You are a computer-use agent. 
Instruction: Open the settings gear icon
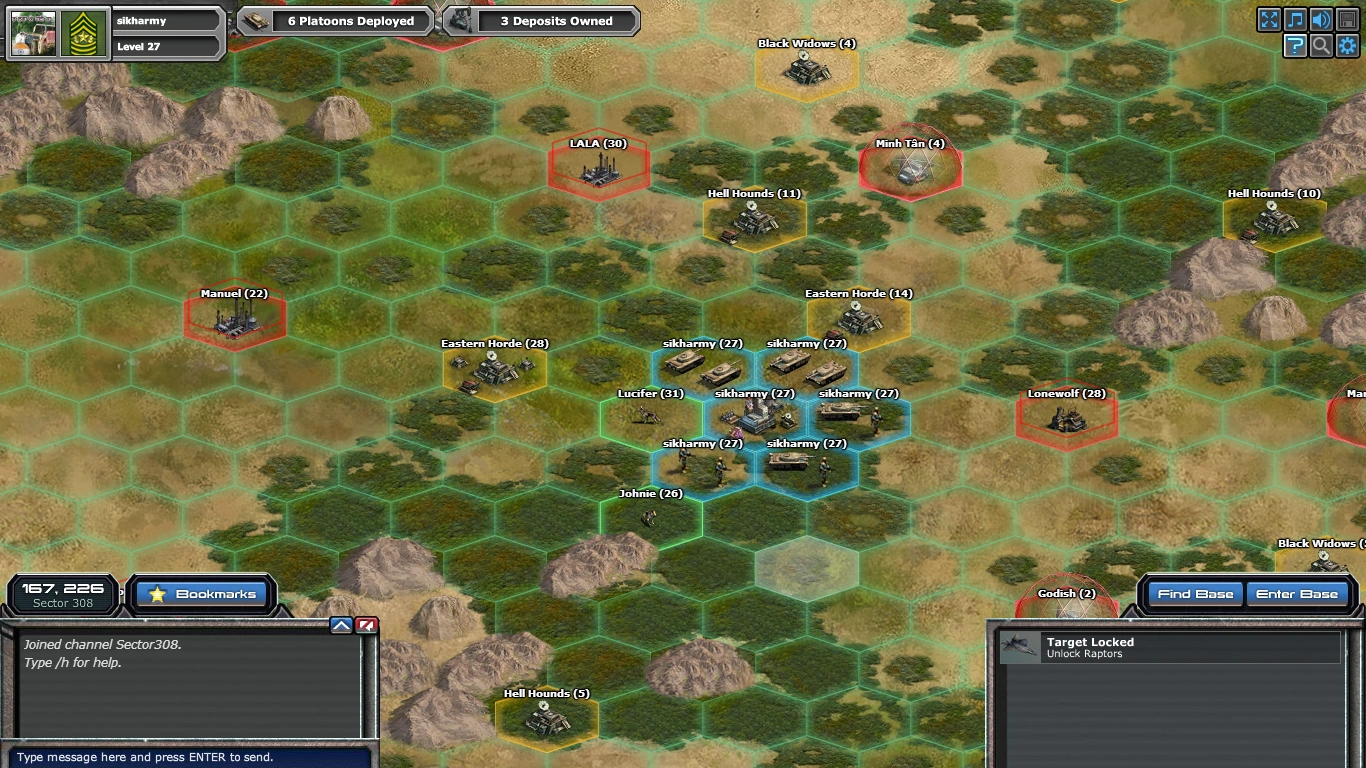click(1348, 45)
